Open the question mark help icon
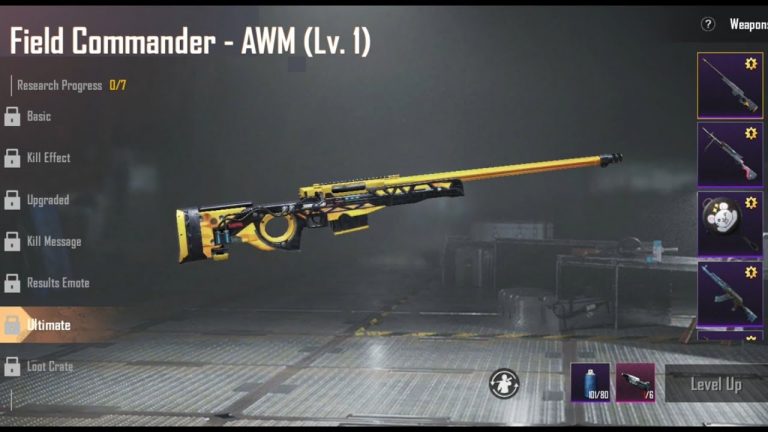768x432 pixels. click(x=708, y=24)
